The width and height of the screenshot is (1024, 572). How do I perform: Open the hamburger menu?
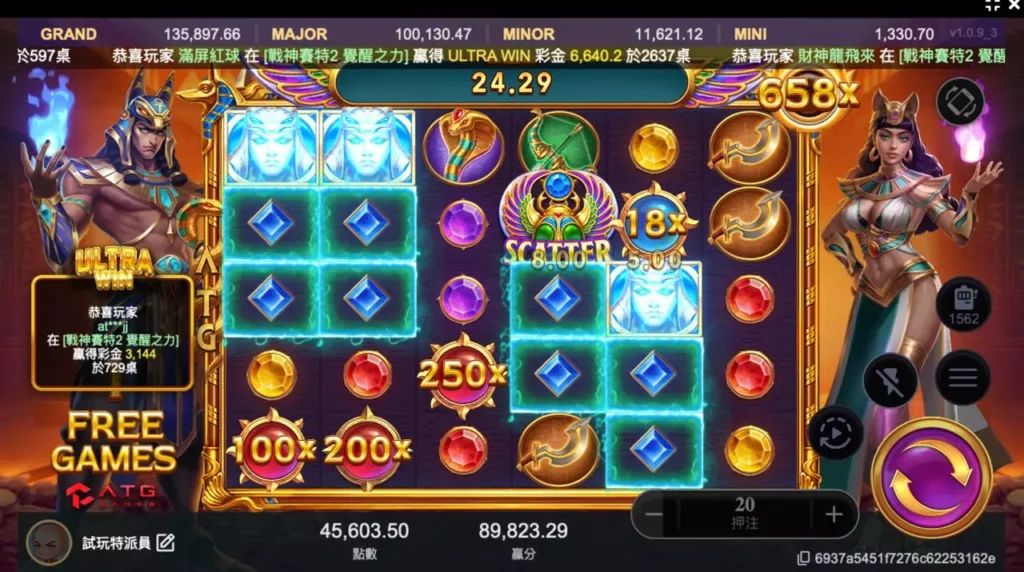pos(962,377)
